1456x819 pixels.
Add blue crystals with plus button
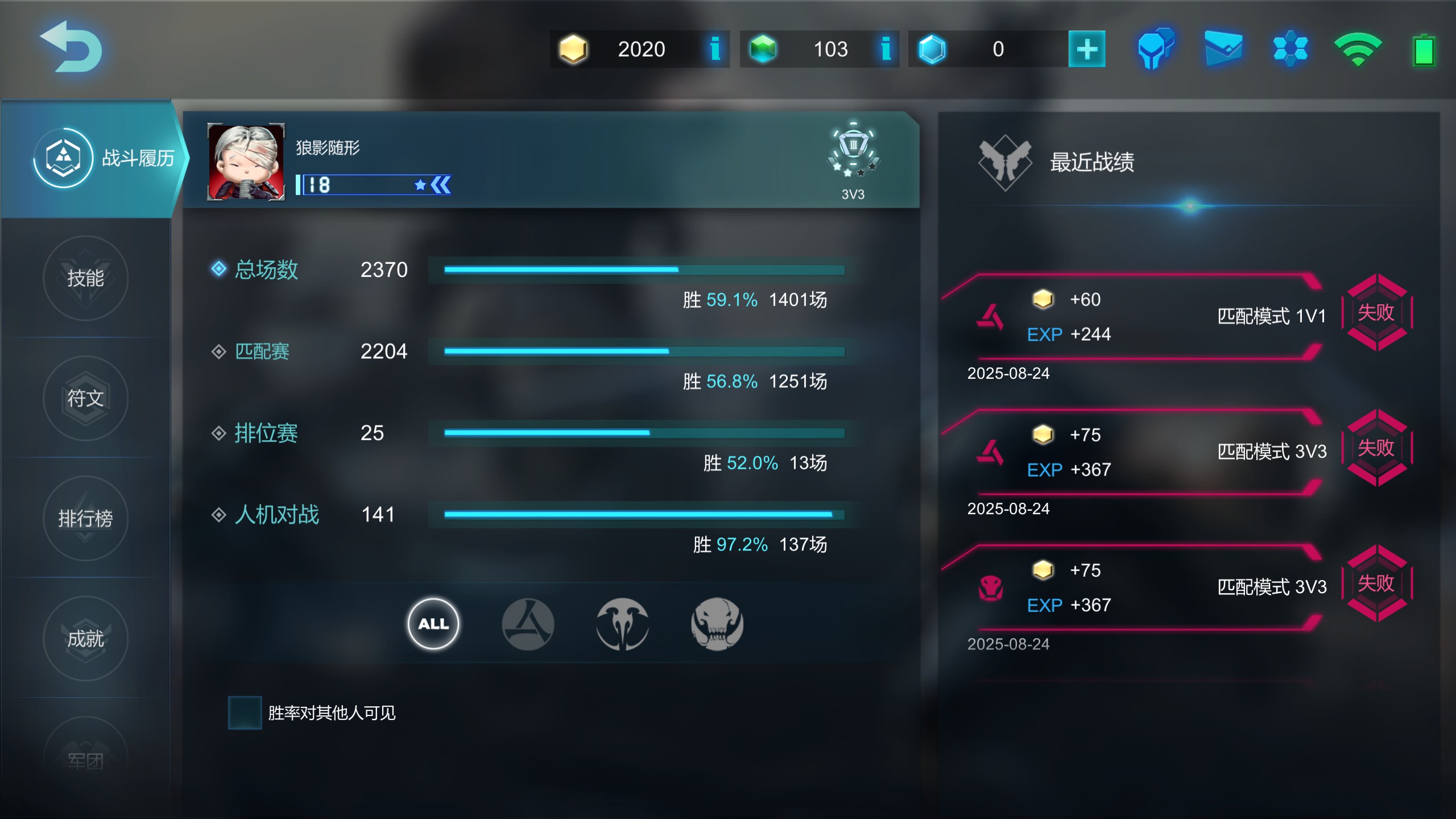tap(1086, 49)
